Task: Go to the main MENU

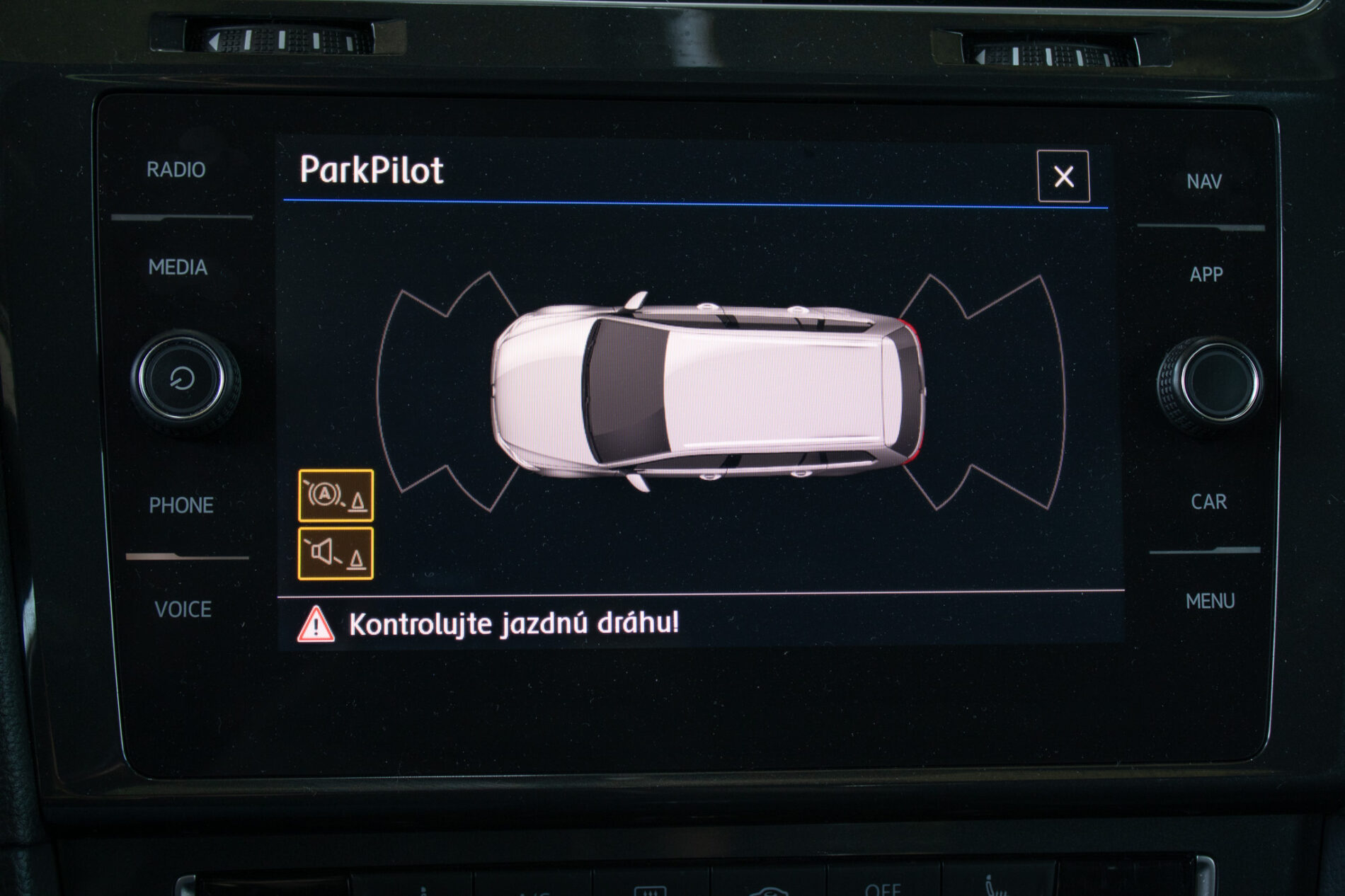Action: point(1210,602)
